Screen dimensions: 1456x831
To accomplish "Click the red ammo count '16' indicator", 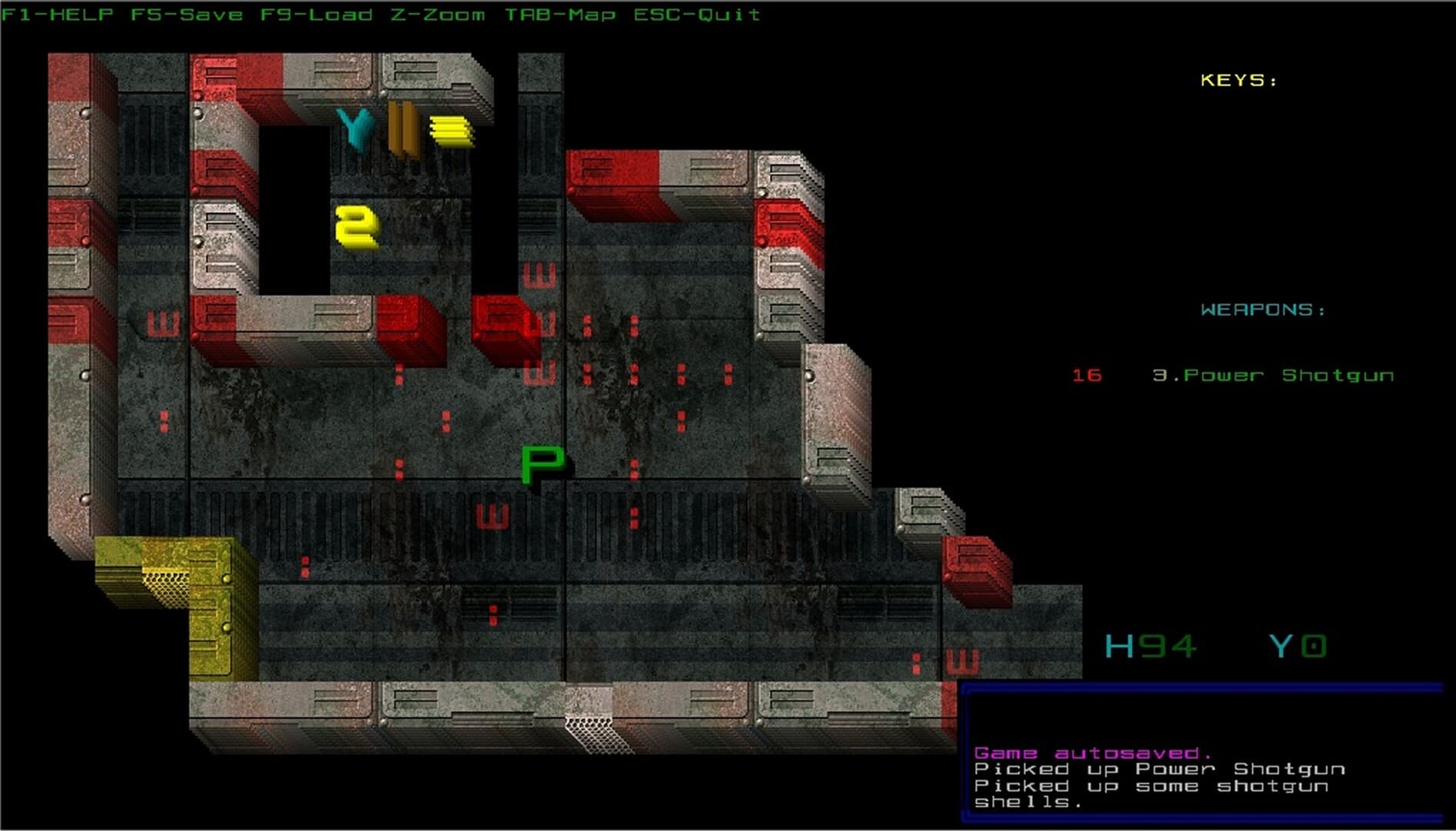I will [1086, 375].
